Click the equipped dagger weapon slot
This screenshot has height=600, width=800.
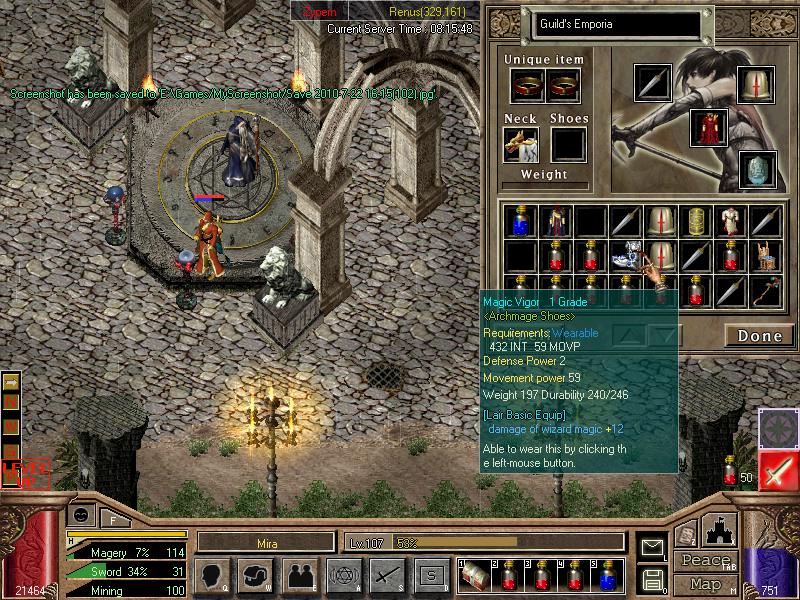652,82
